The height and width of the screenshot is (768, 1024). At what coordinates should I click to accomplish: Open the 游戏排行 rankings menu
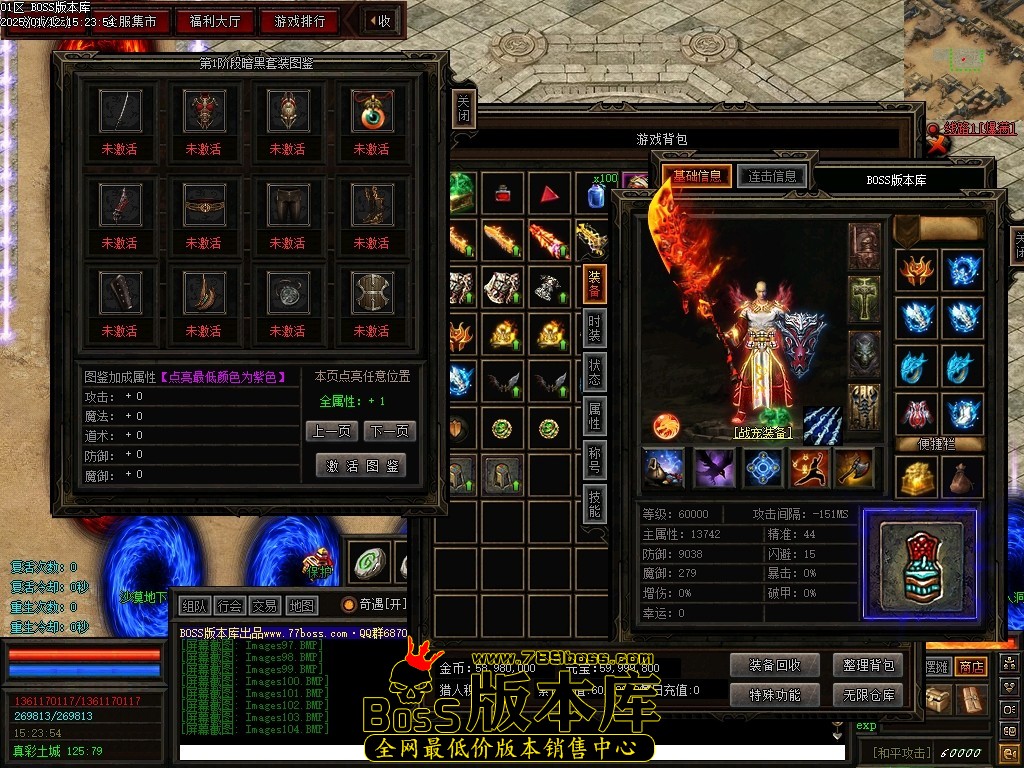pos(299,21)
